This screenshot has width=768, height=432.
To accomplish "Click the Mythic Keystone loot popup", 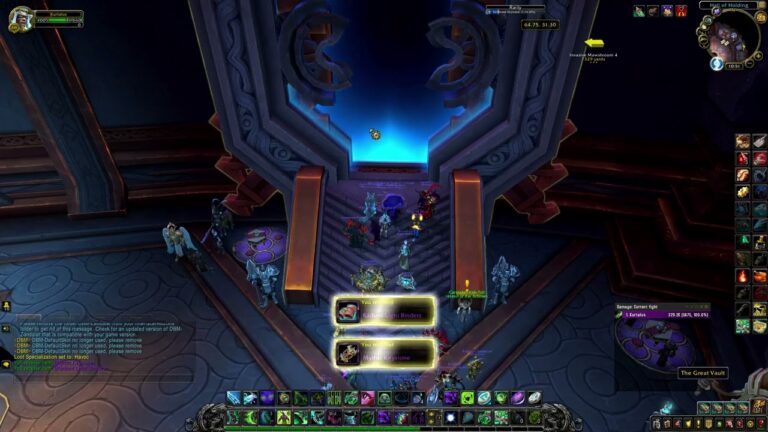I will [x=384, y=352].
